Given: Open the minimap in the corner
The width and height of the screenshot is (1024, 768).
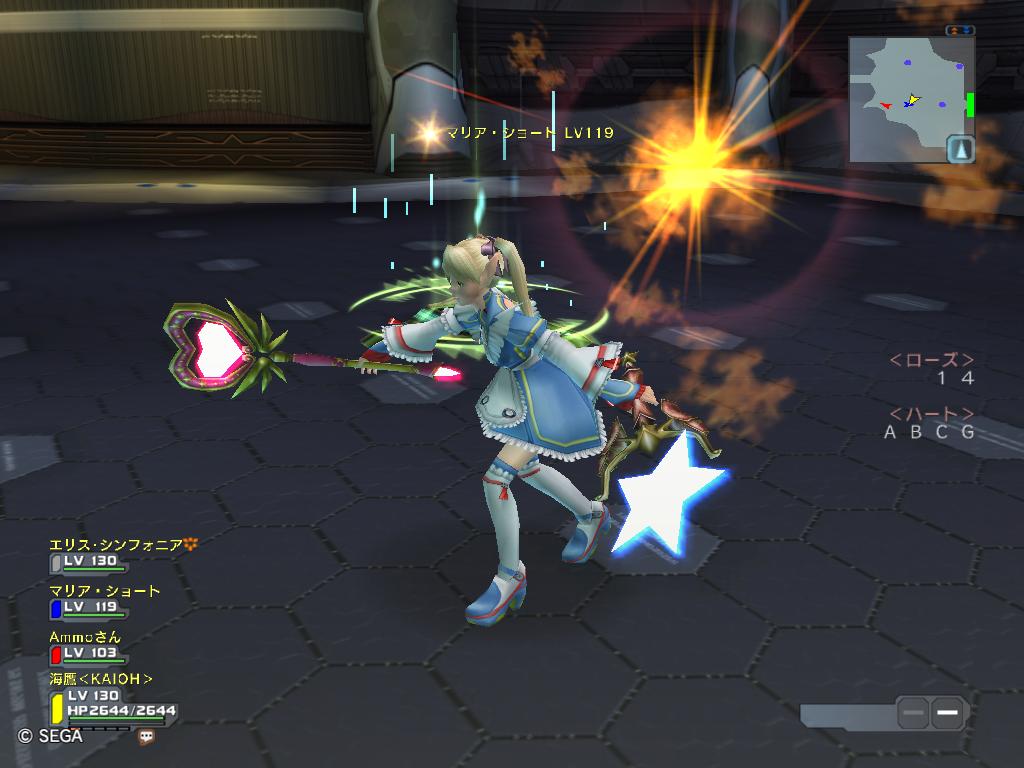Looking at the screenshot, I should (x=905, y=98).
